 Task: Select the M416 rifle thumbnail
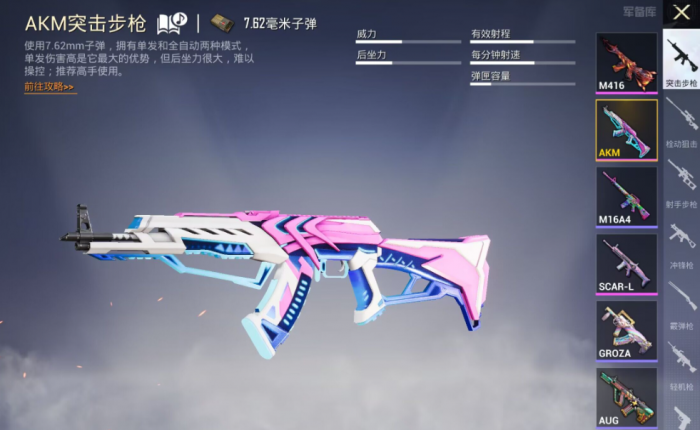(x=627, y=61)
